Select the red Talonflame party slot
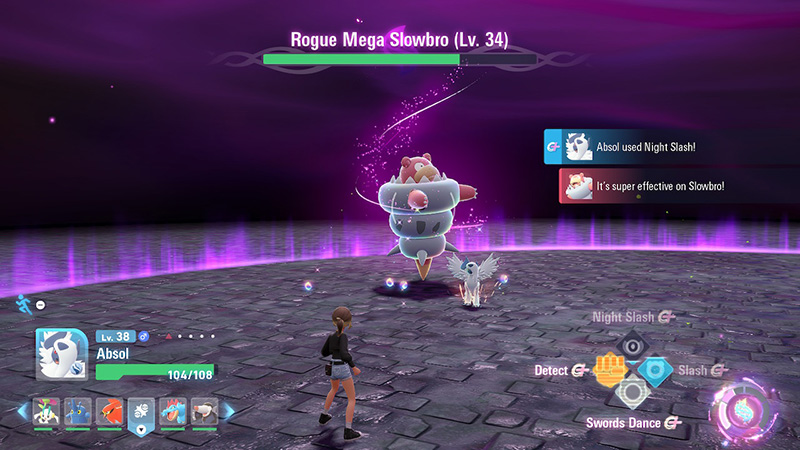800x450 pixels. coord(111,411)
